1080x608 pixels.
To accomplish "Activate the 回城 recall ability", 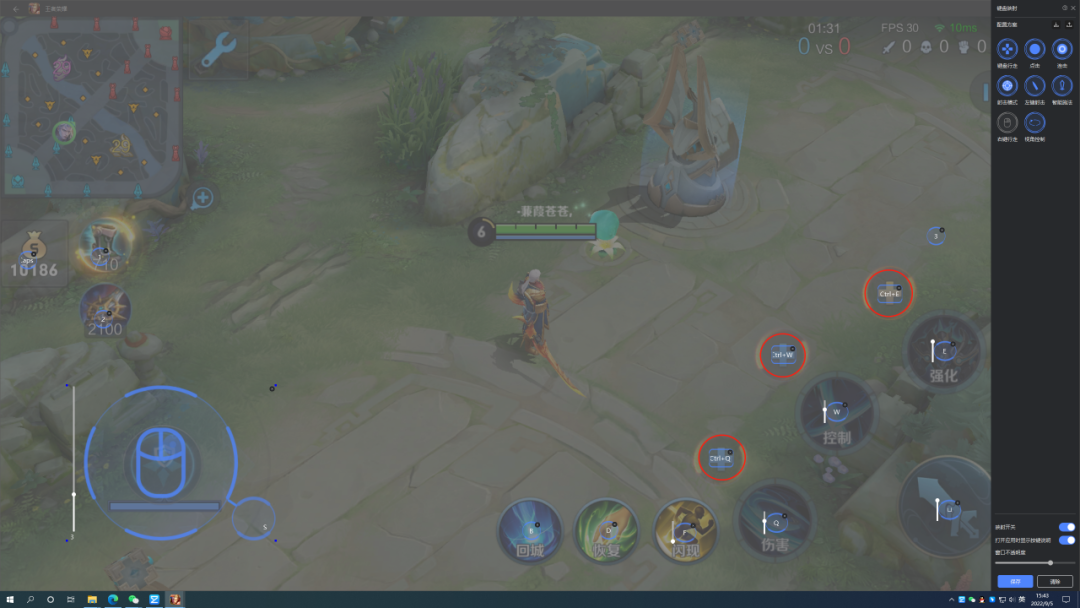I will click(530, 531).
